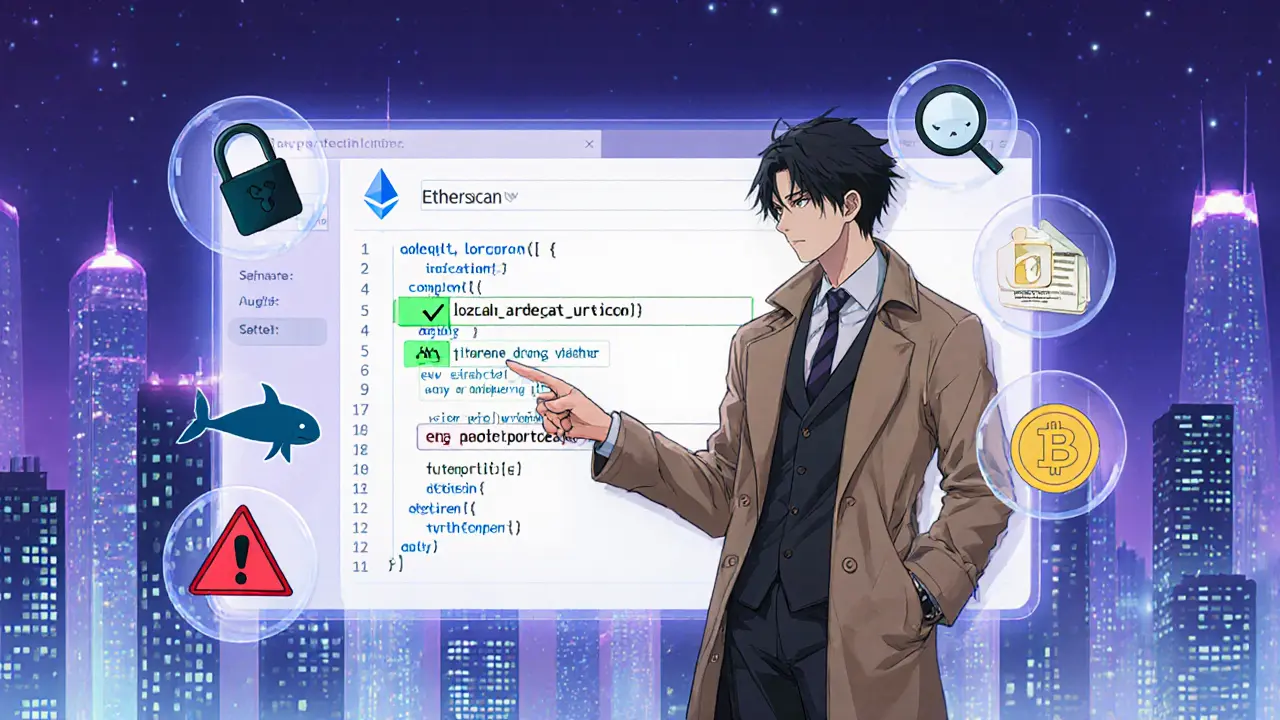This screenshot has width=1280, height=720.
Task: Open the magnifying glass bubble
Action: tap(959, 137)
